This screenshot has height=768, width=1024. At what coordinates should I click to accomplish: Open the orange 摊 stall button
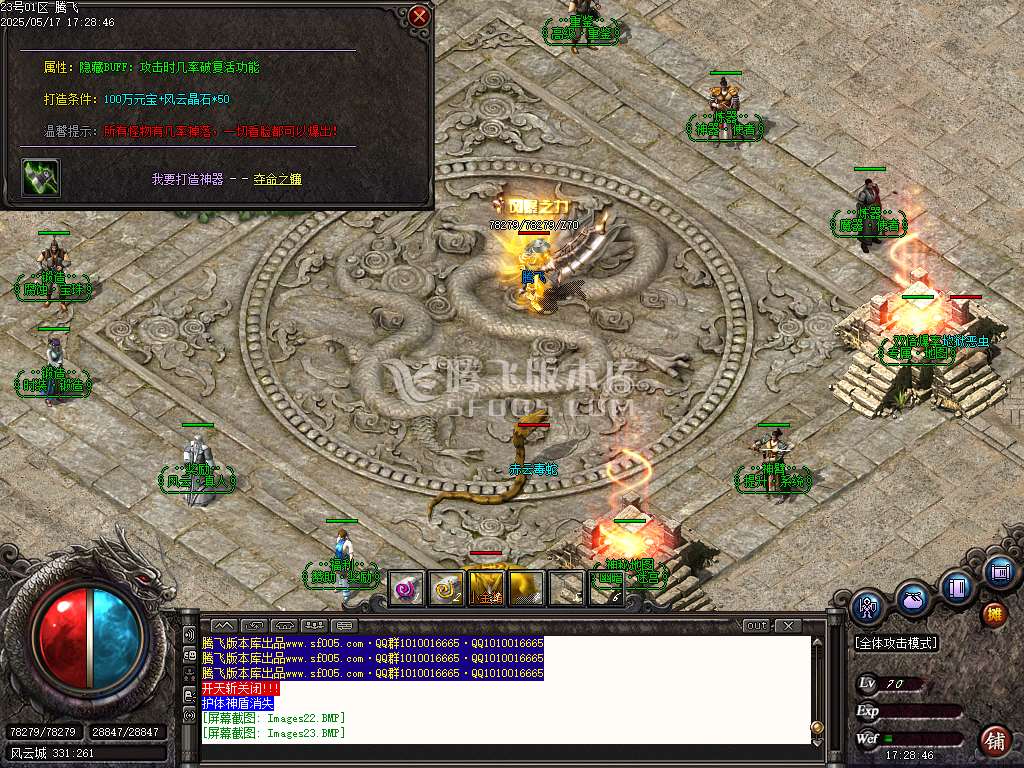point(995,613)
